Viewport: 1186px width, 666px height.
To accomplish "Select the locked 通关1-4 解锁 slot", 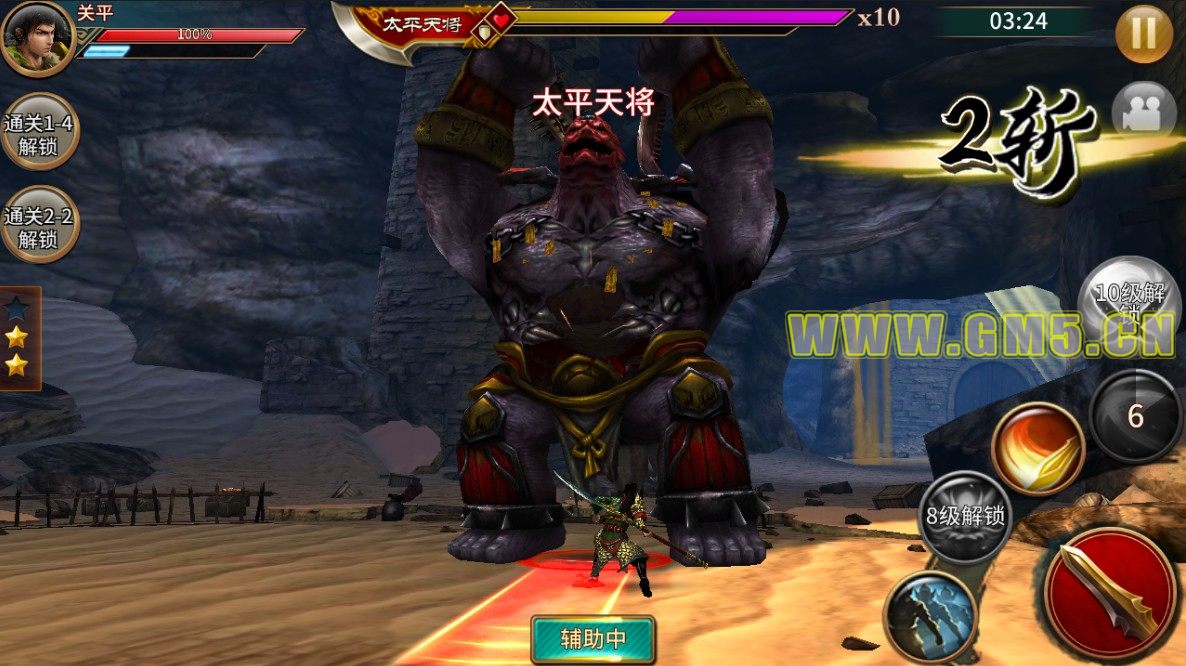I will point(40,131).
